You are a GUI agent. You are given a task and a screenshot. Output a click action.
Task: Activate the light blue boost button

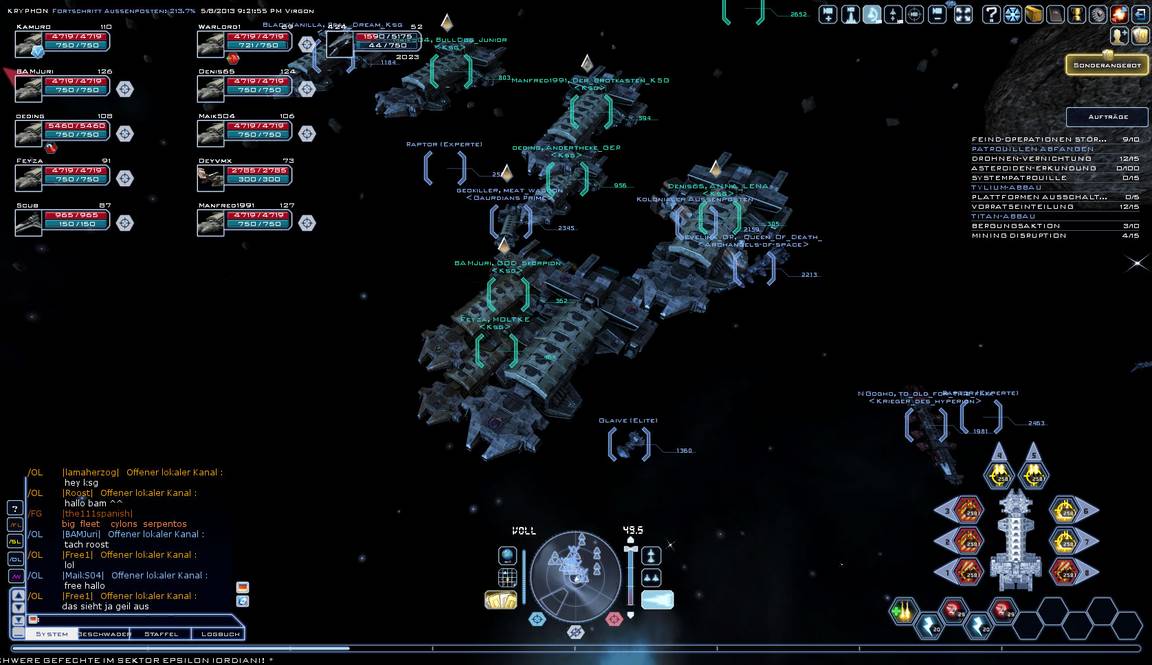click(x=656, y=599)
